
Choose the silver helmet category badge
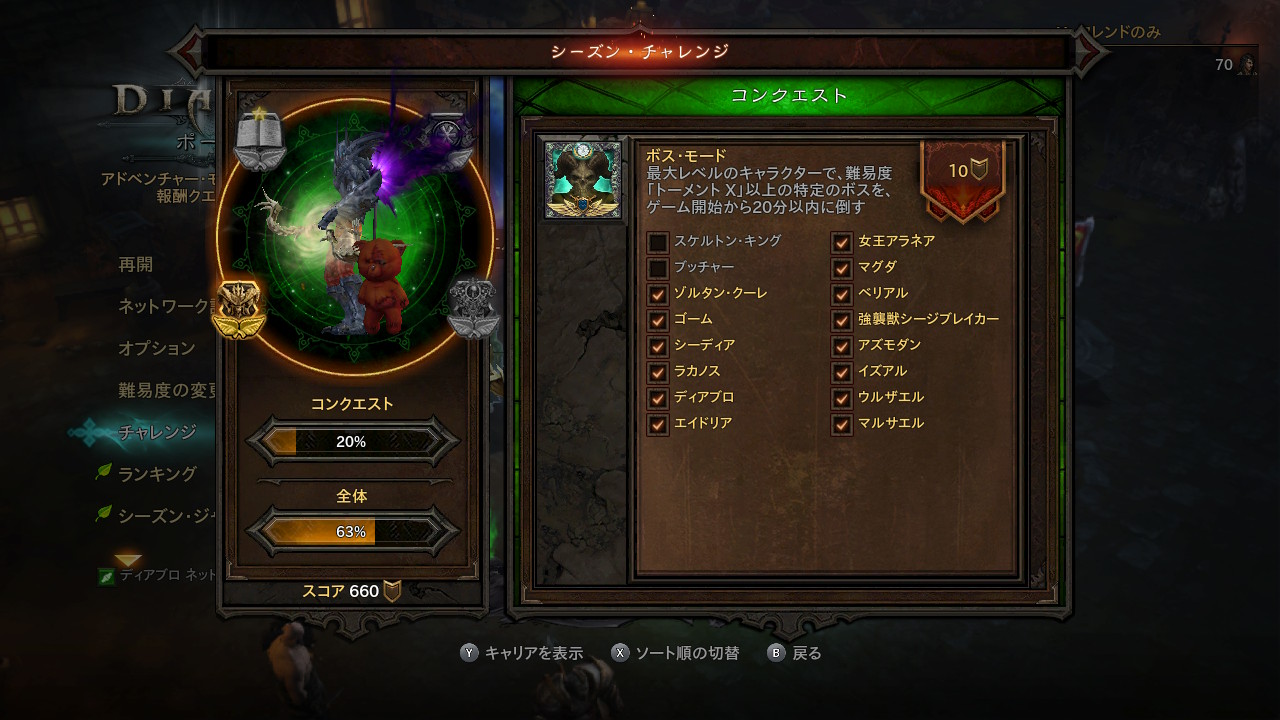472,309
